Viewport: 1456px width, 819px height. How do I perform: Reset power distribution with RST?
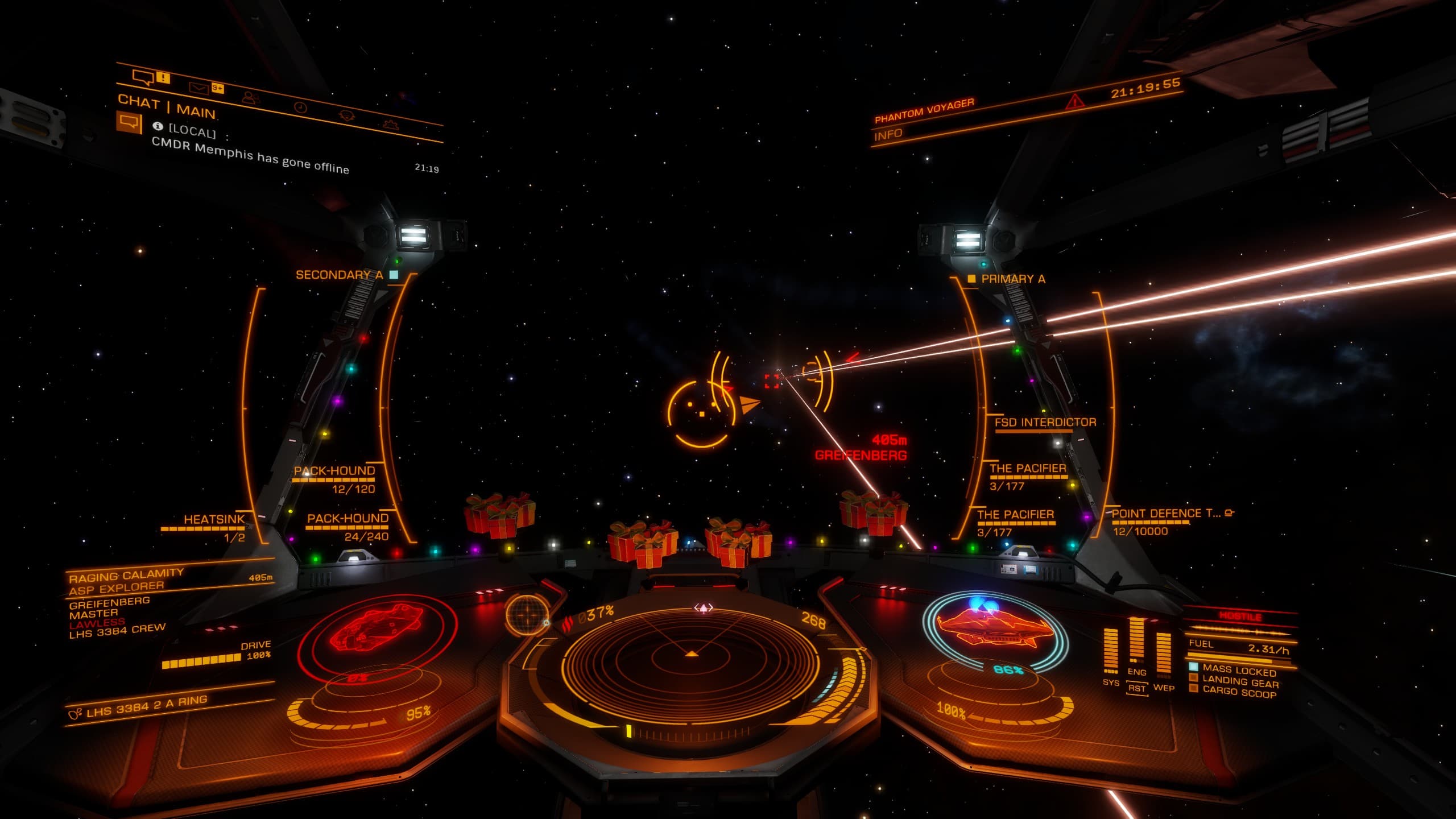pos(1136,688)
